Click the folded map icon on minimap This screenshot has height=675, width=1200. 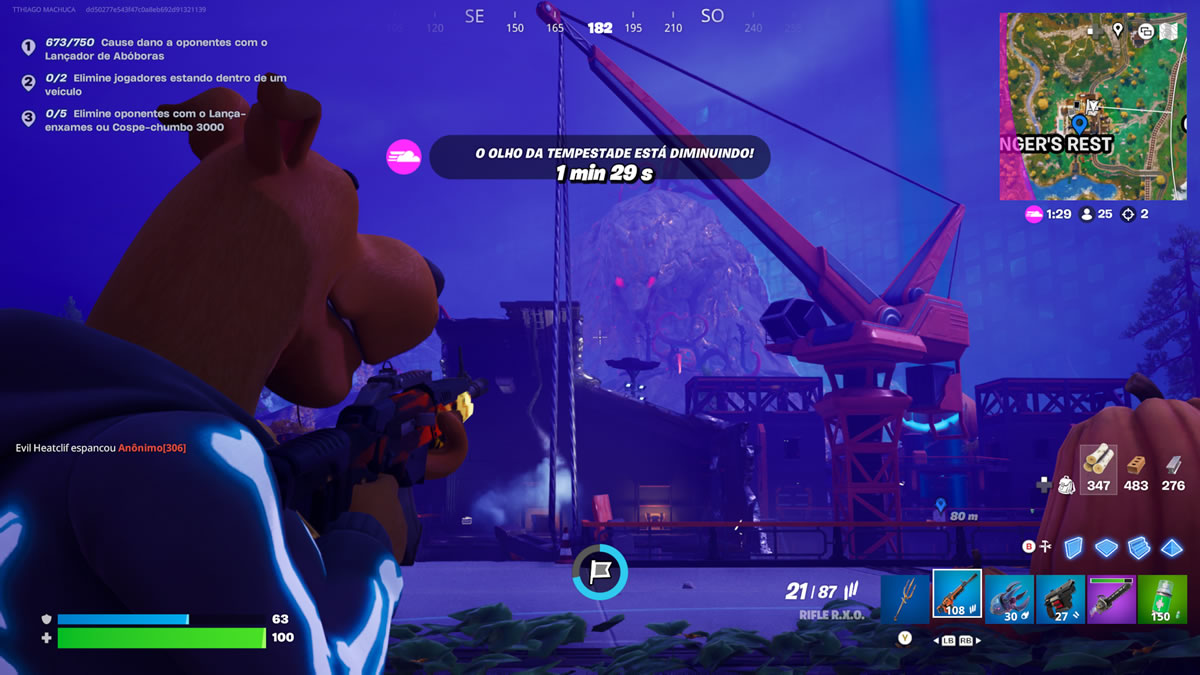(1169, 31)
